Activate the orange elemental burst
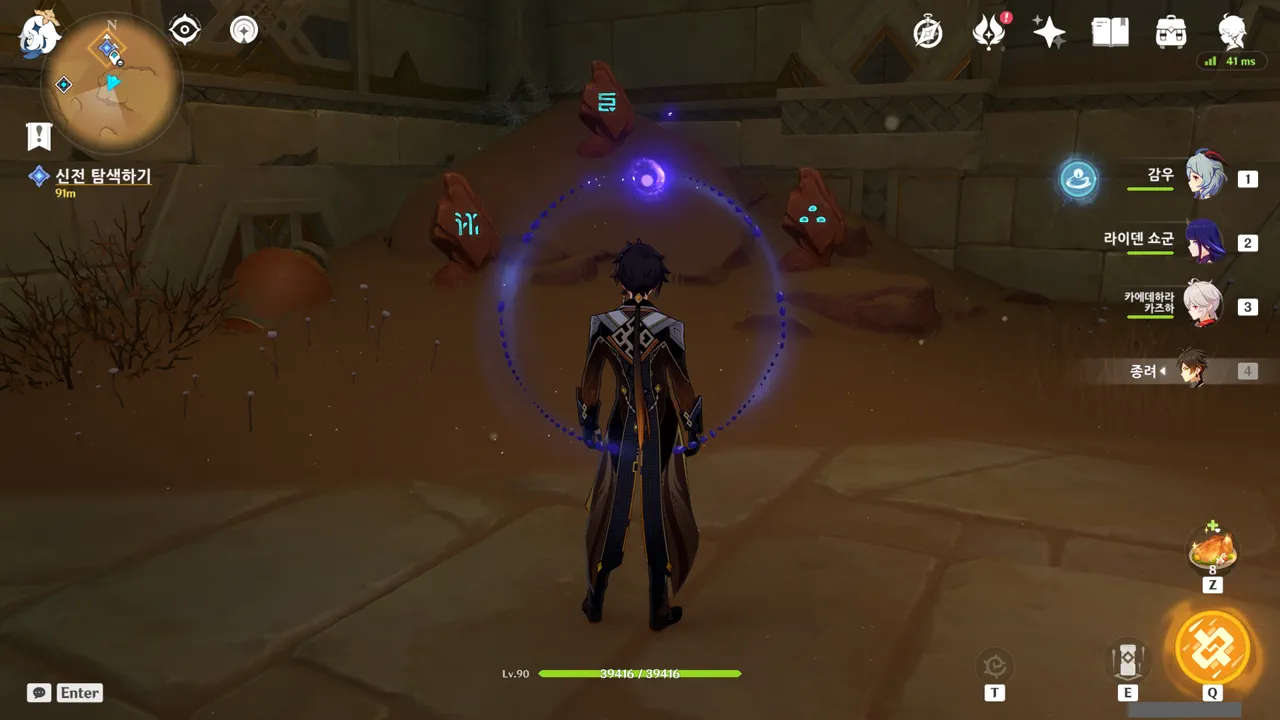The height and width of the screenshot is (720, 1280). tap(1213, 646)
